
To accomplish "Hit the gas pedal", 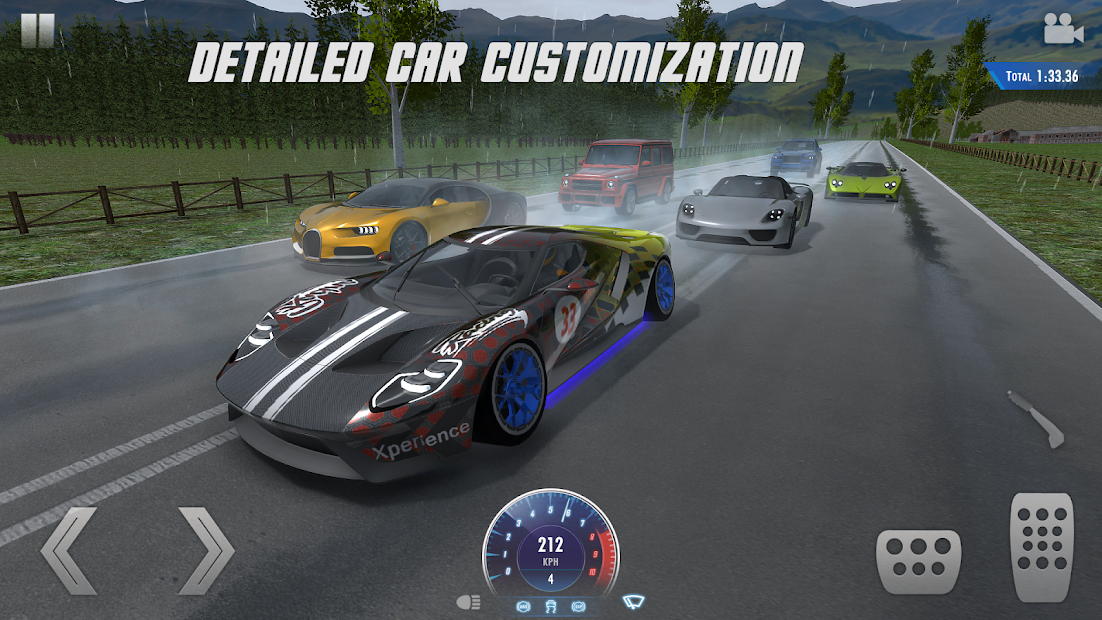I will pos(1040,546).
